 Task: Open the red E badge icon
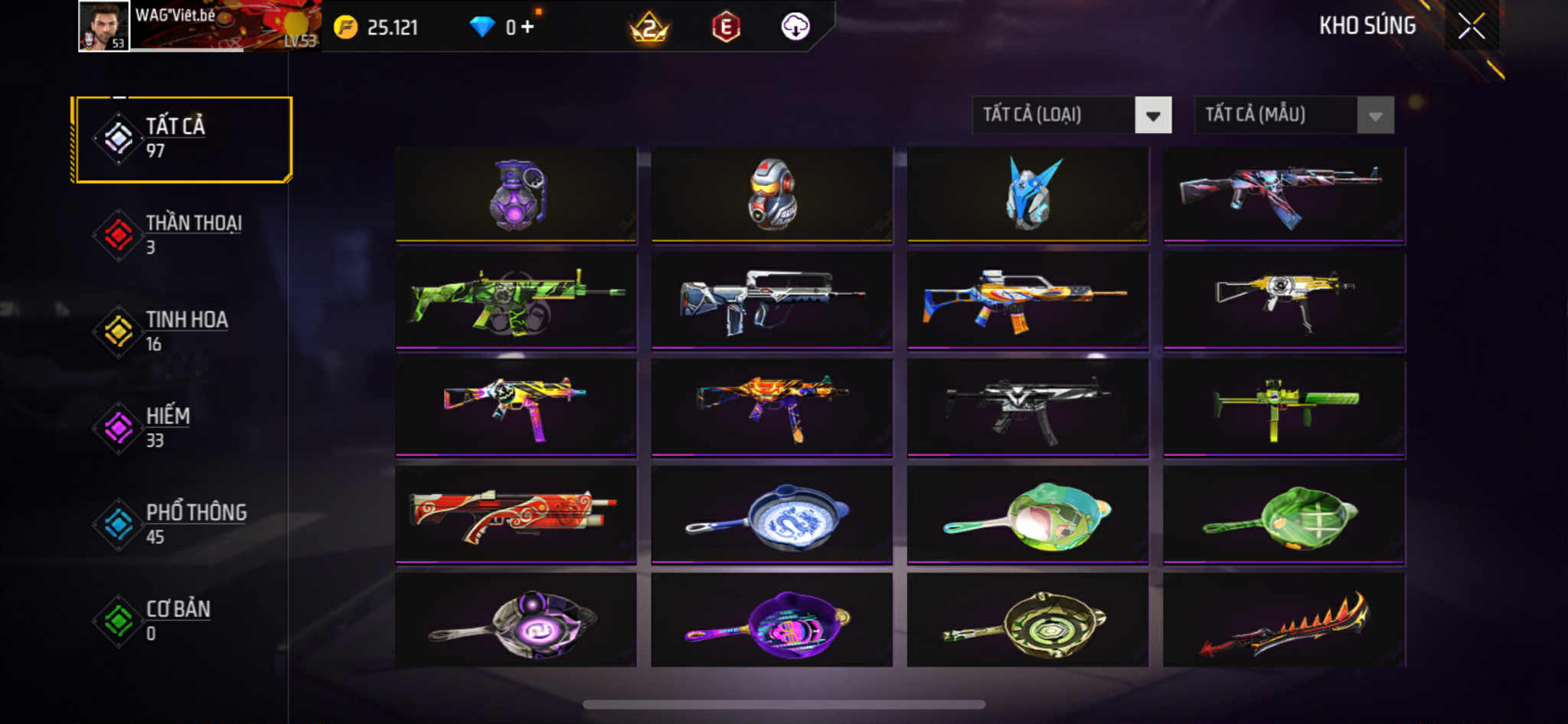click(x=726, y=28)
